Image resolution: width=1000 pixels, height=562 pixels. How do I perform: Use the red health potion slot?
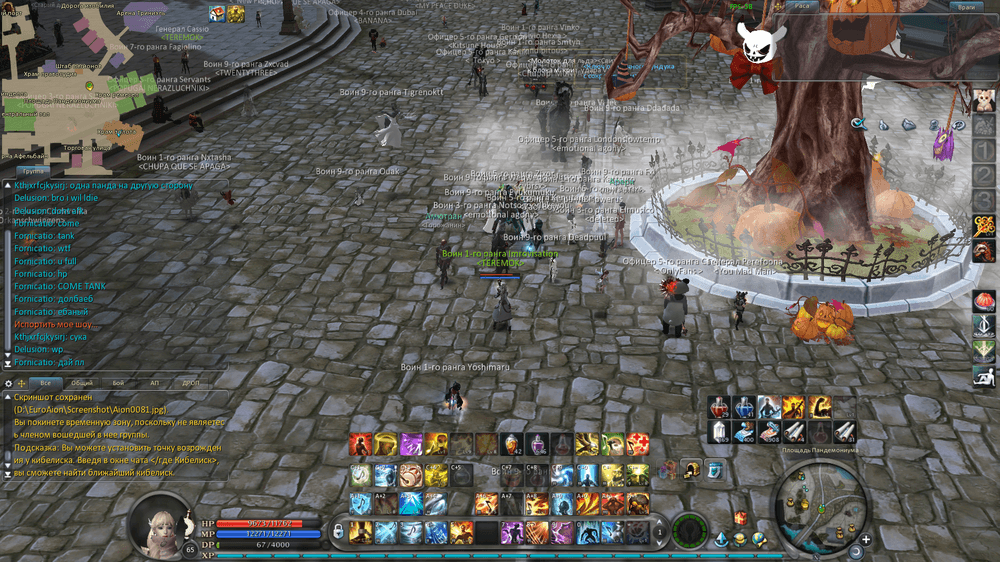click(720, 407)
